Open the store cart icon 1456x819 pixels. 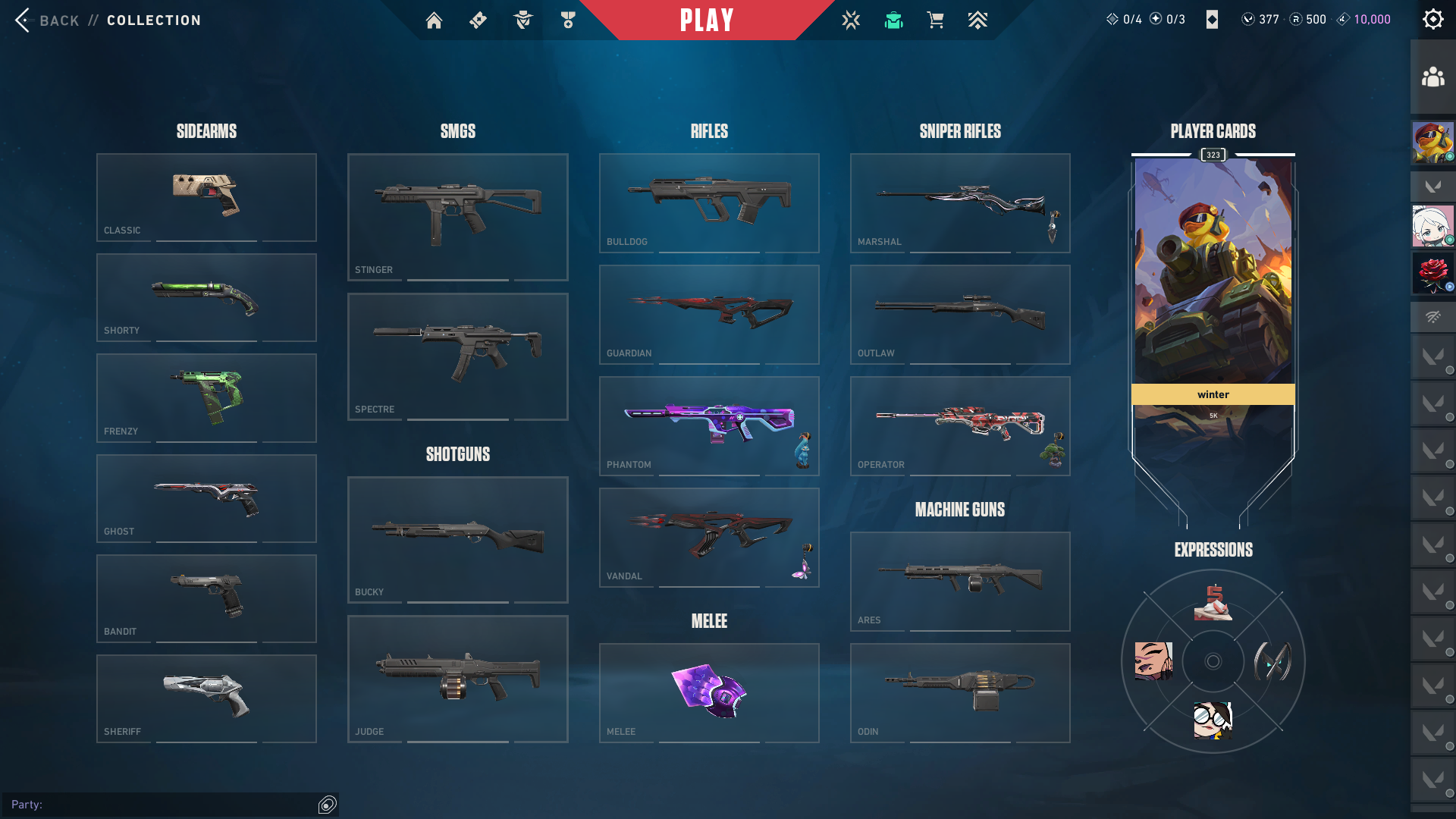[x=935, y=20]
